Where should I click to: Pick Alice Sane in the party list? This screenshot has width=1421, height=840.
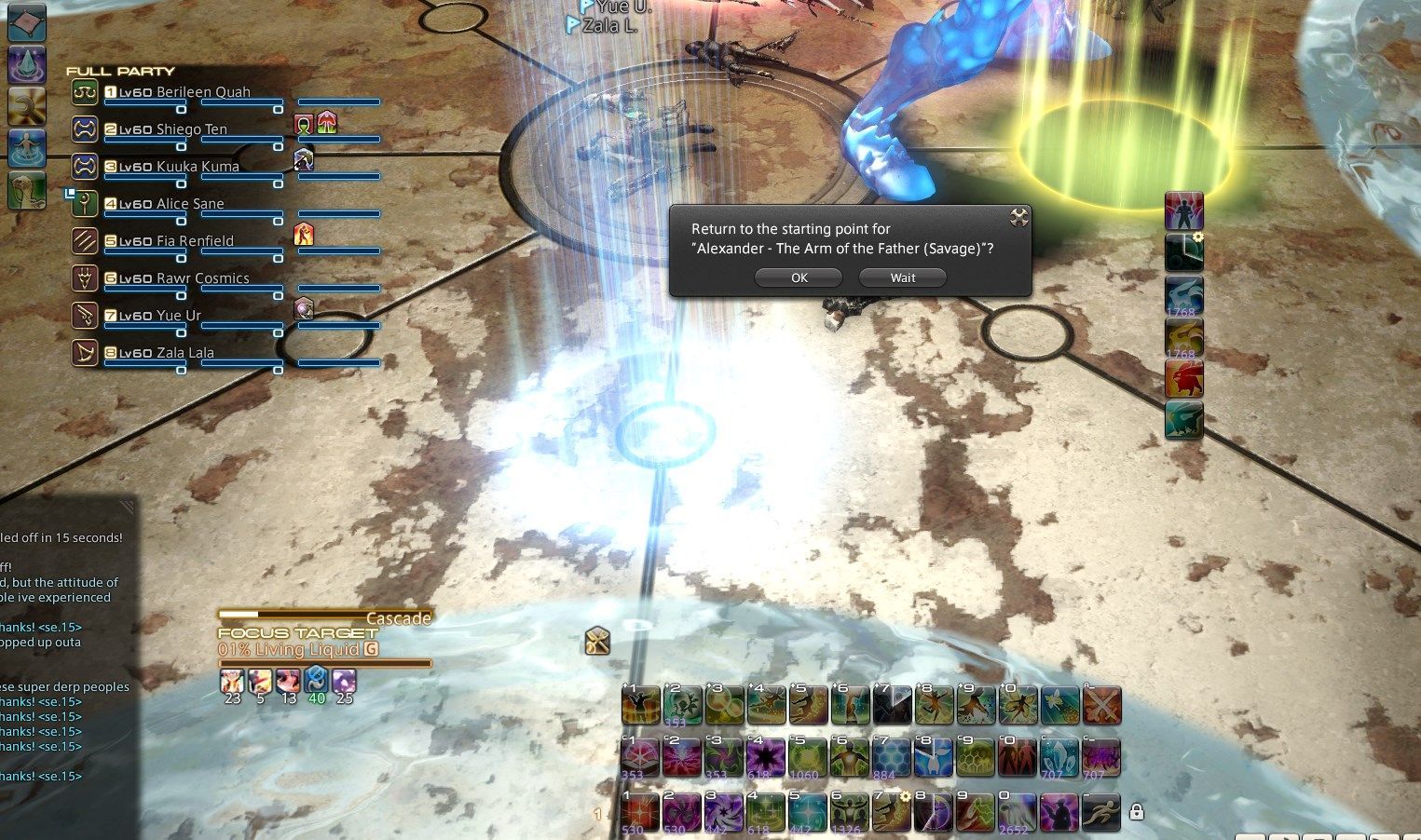[x=189, y=204]
